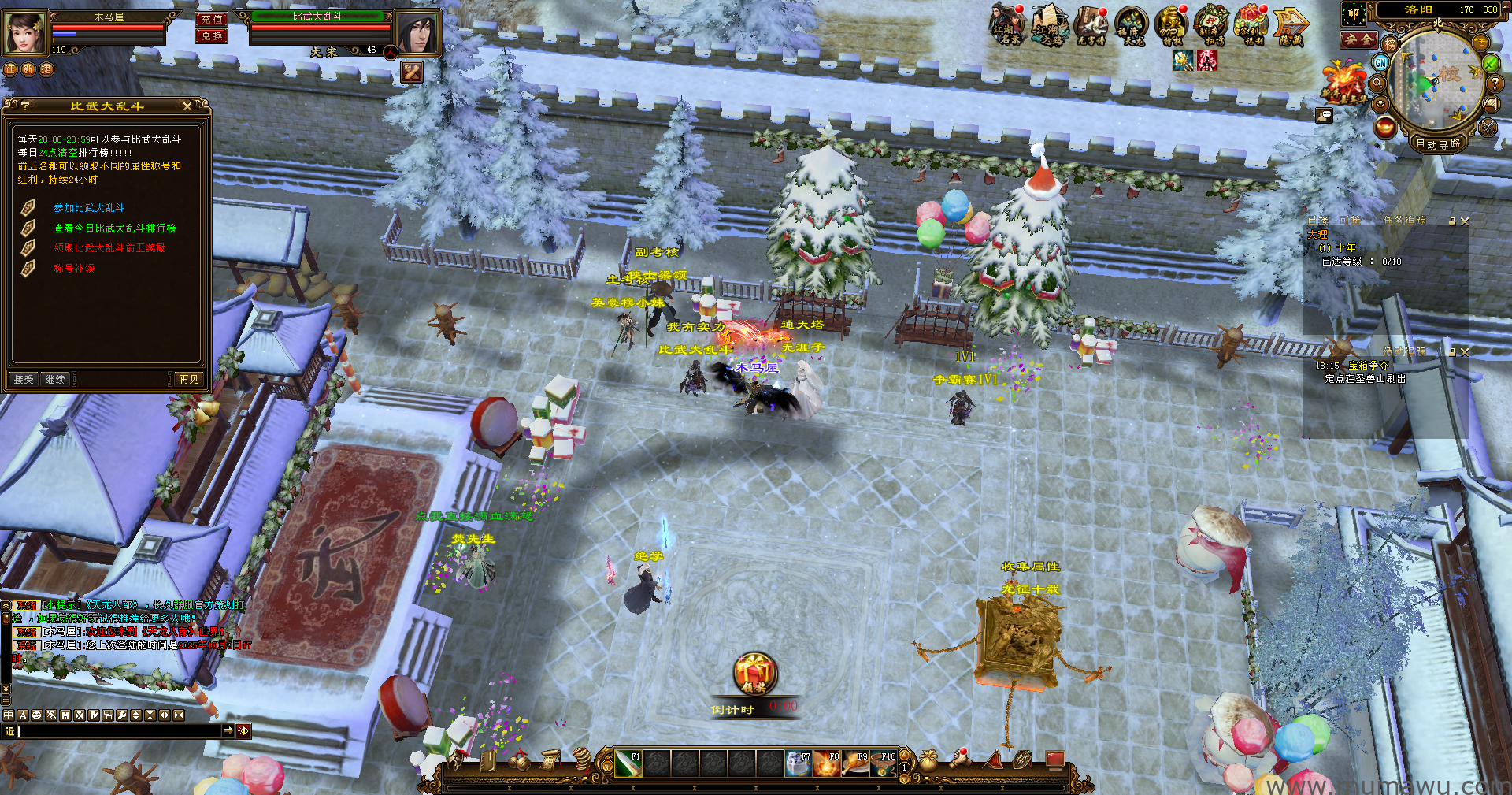Viewport: 1512px width, 795px height.
Task: View today's 比武大乱斗 ranking option
Action: coord(114,228)
